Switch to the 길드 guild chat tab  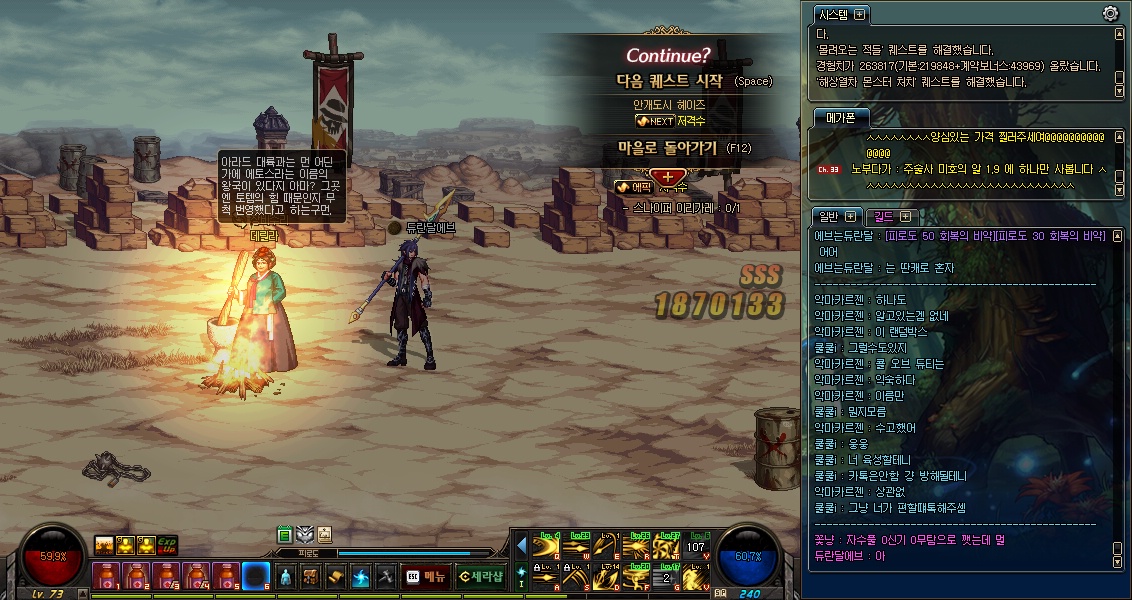coord(884,216)
